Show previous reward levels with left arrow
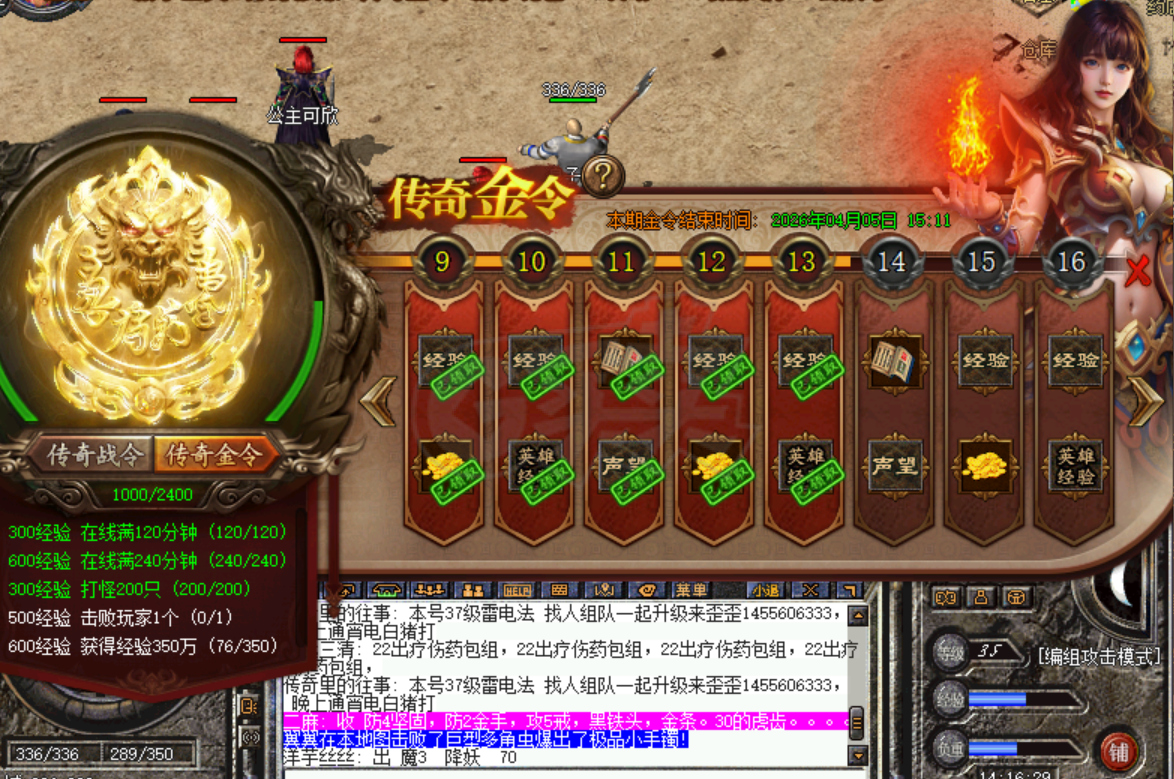The image size is (1174, 779). click(x=378, y=402)
